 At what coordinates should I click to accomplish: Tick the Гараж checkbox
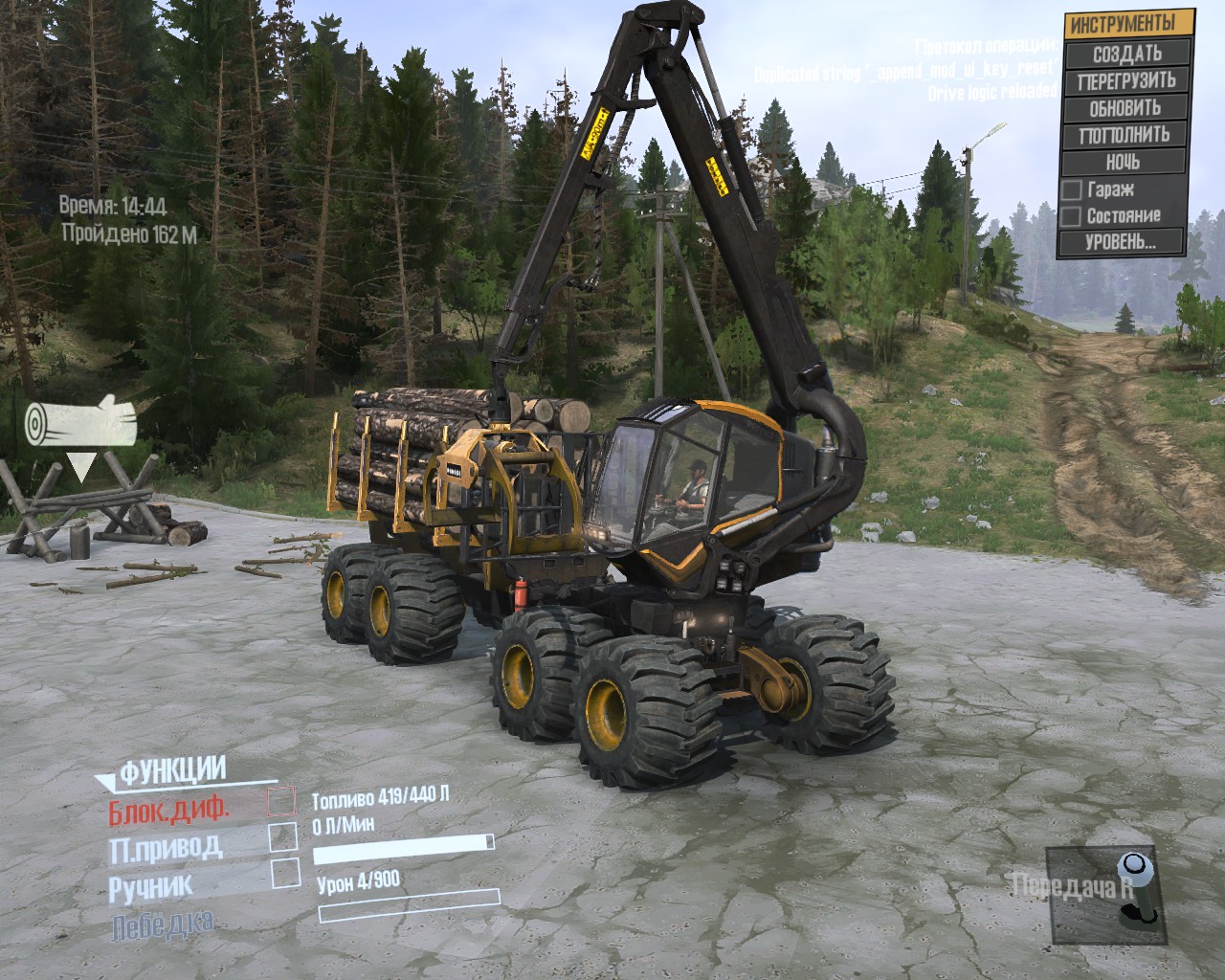[x=1072, y=189]
